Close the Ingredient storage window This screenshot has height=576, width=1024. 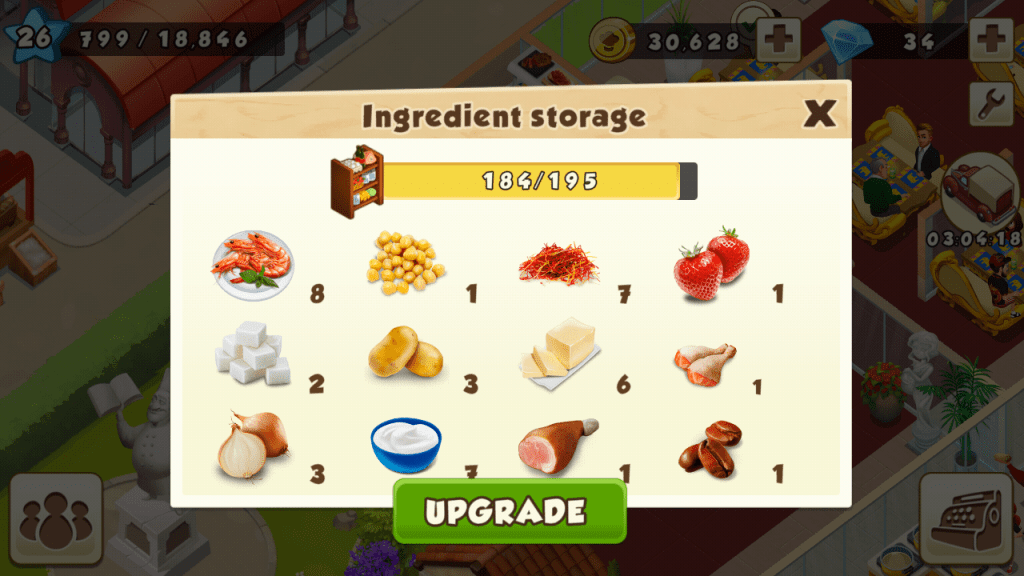(819, 114)
